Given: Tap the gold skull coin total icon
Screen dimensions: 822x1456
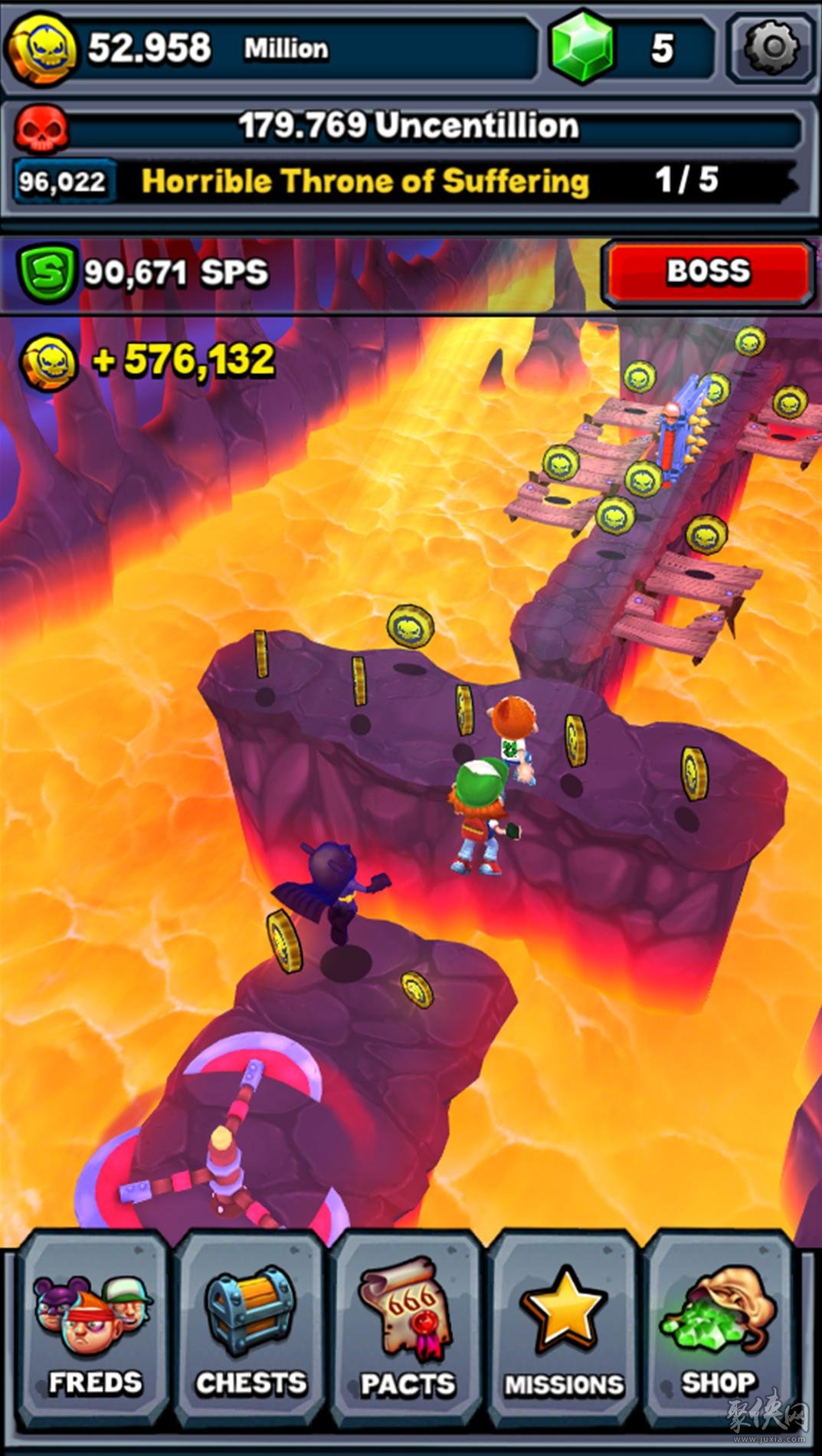Looking at the screenshot, I should click(x=42, y=48).
